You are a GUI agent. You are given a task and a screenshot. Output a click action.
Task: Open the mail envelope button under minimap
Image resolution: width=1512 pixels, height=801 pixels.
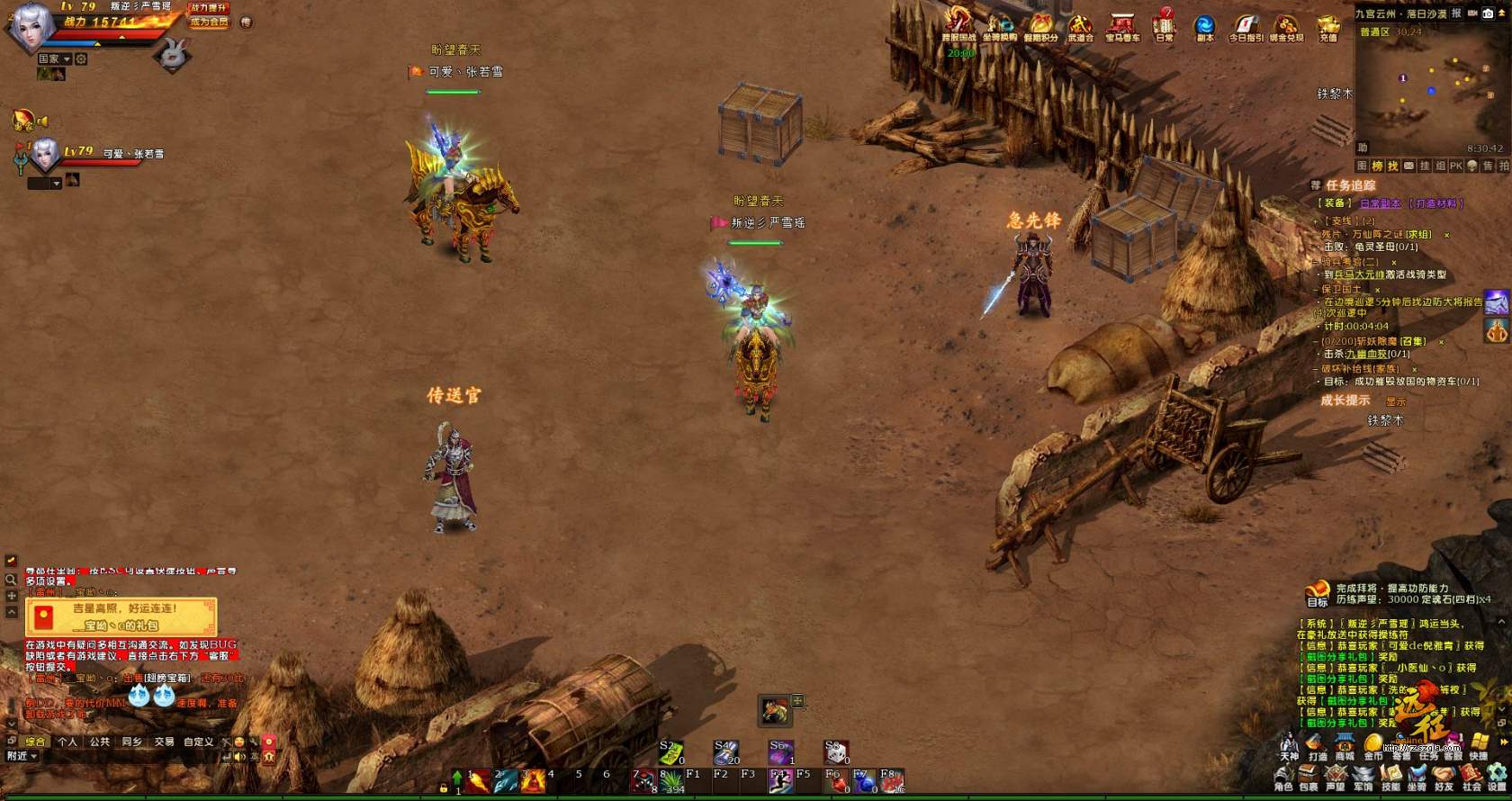(x=1408, y=166)
